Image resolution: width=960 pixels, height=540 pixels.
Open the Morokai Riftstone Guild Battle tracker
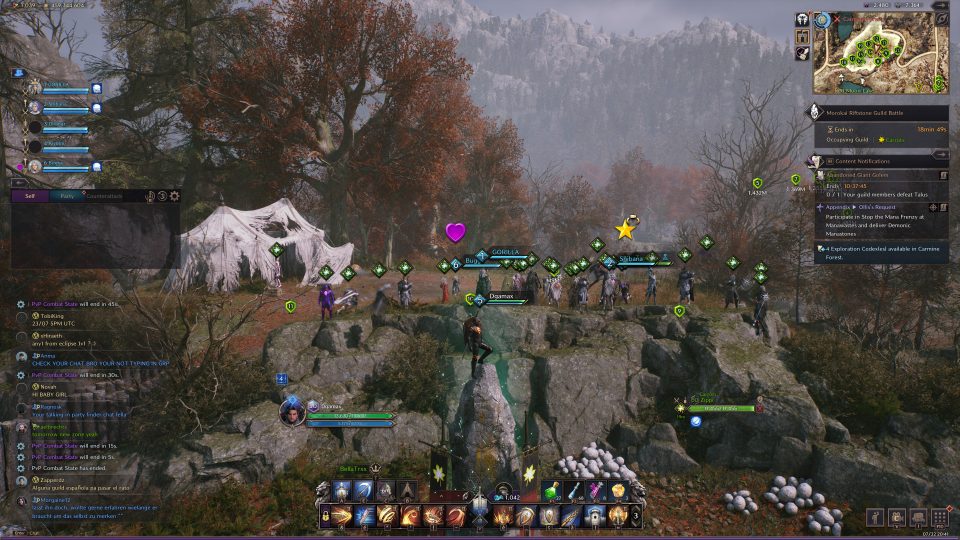tap(880, 113)
